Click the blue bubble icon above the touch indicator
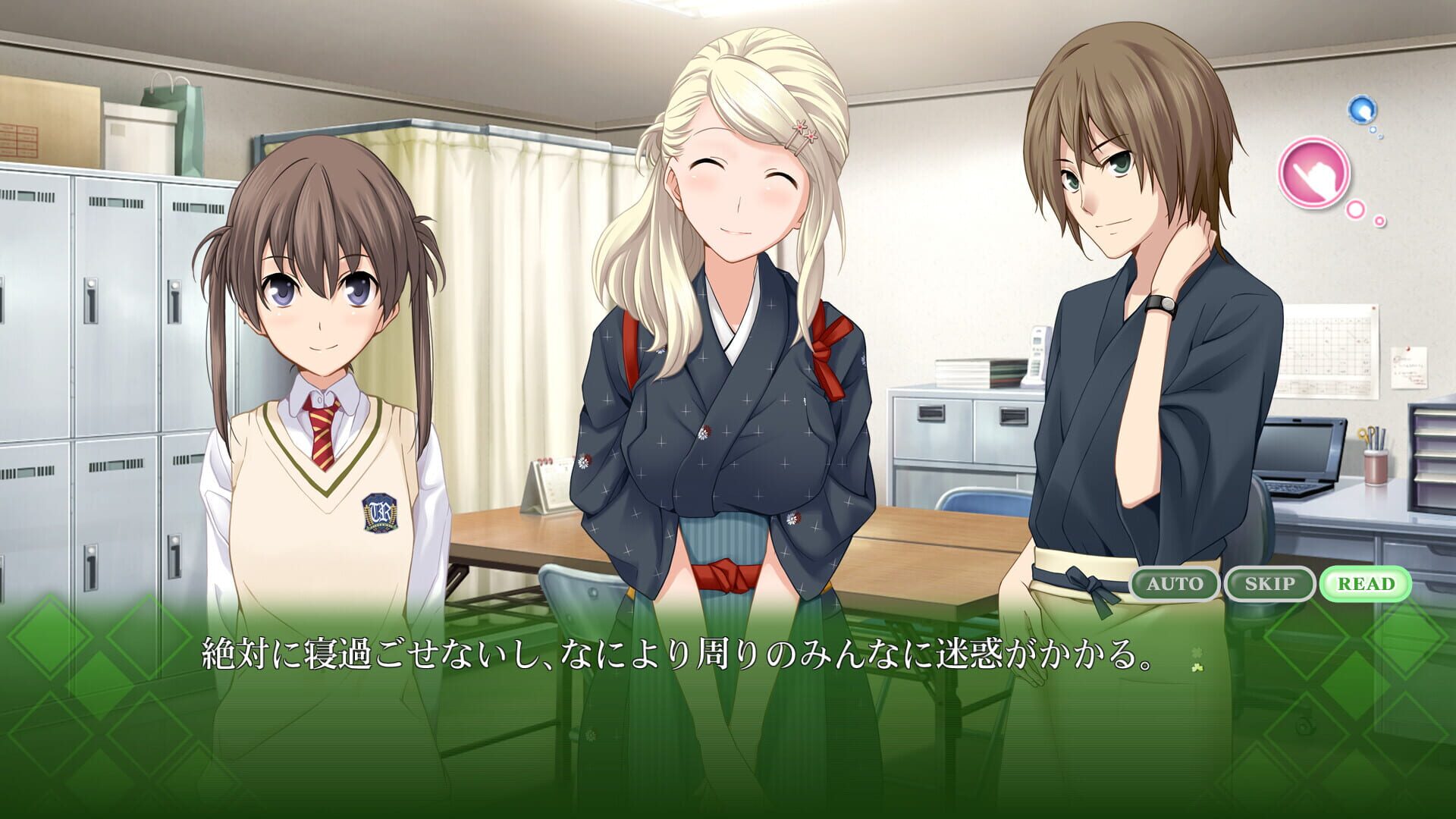1456x819 pixels. click(x=1360, y=109)
